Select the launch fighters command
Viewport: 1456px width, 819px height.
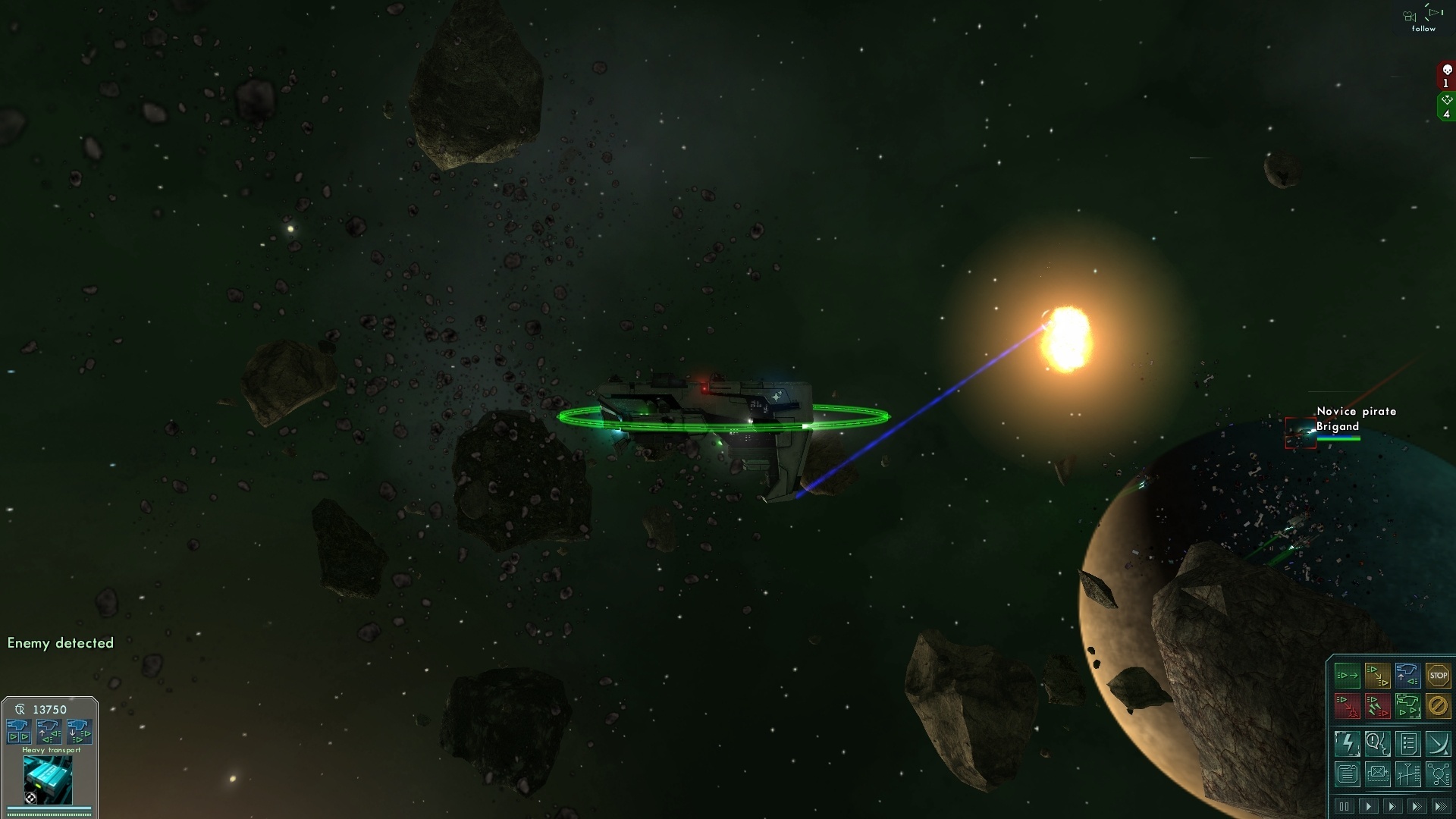pyautogui.click(x=1408, y=706)
